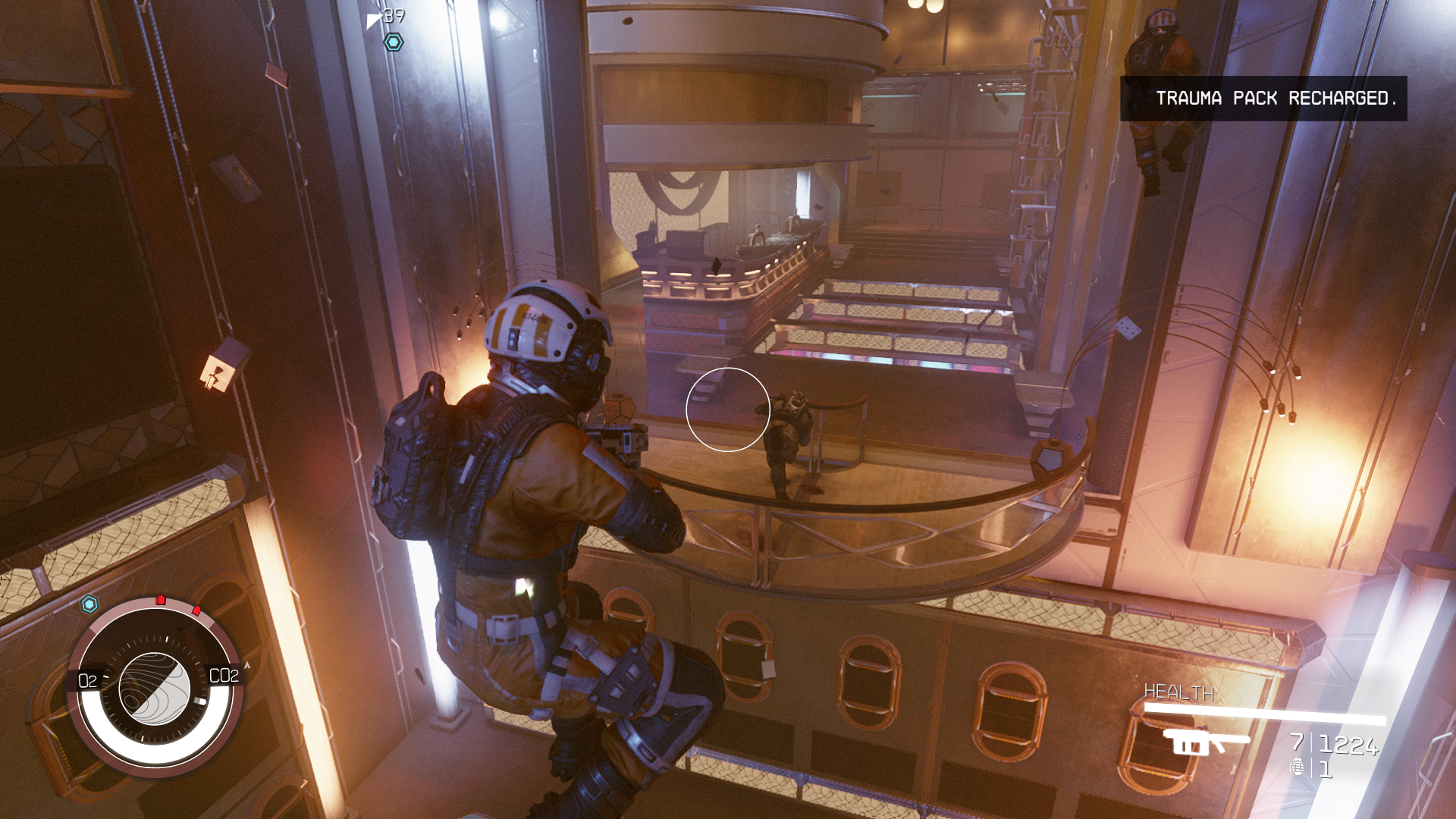Select the second red threat marker on the compass
The width and height of the screenshot is (1456, 819).
(196, 611)
